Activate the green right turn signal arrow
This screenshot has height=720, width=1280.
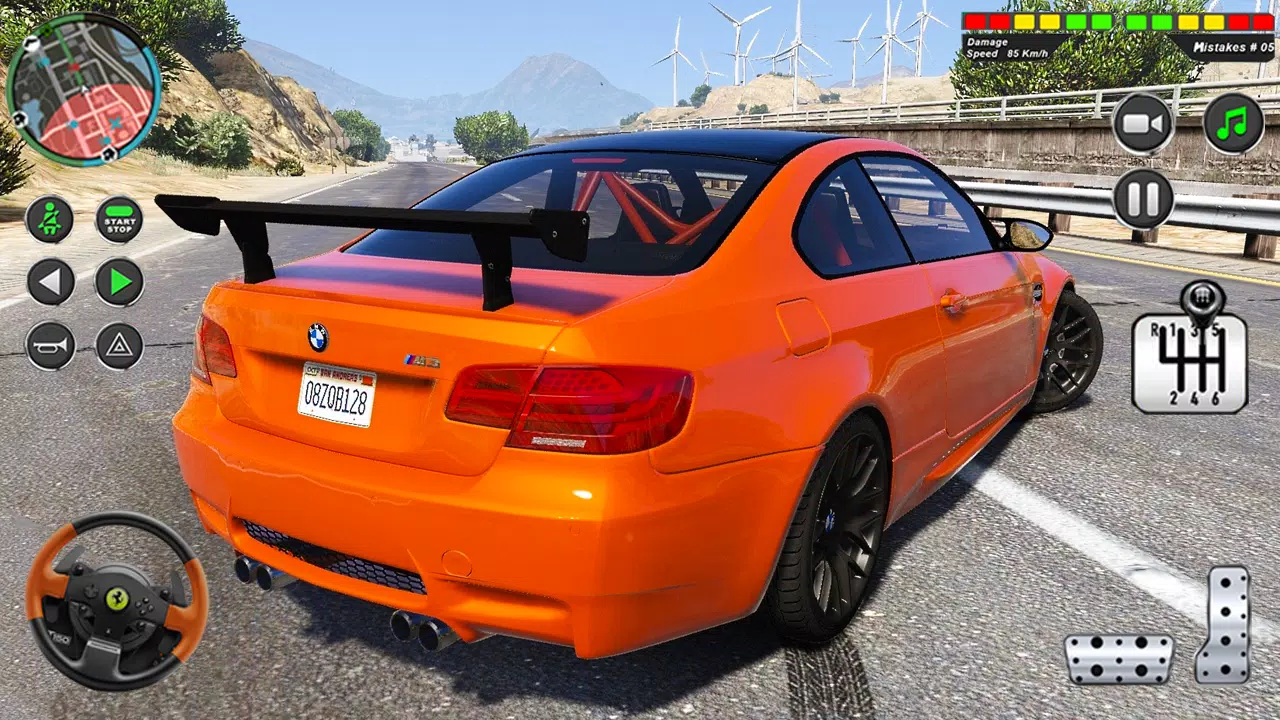pyautogui.click(x=119, y=282)
